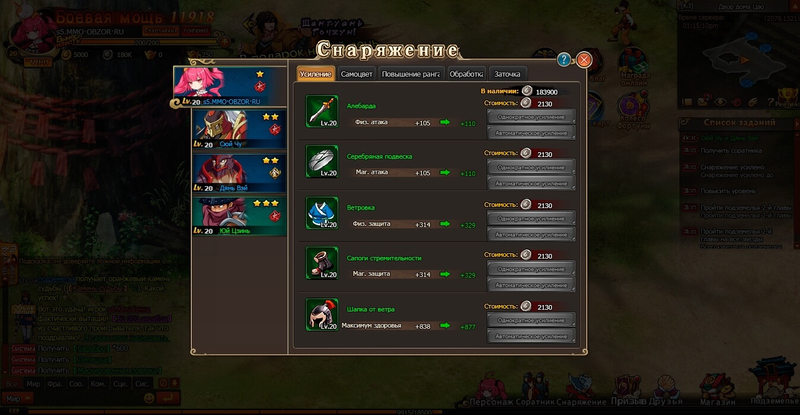Screen dimensions: 800x415
Task: Choose hero Юй Цзинь in the list
Action: tap(231, 216)
